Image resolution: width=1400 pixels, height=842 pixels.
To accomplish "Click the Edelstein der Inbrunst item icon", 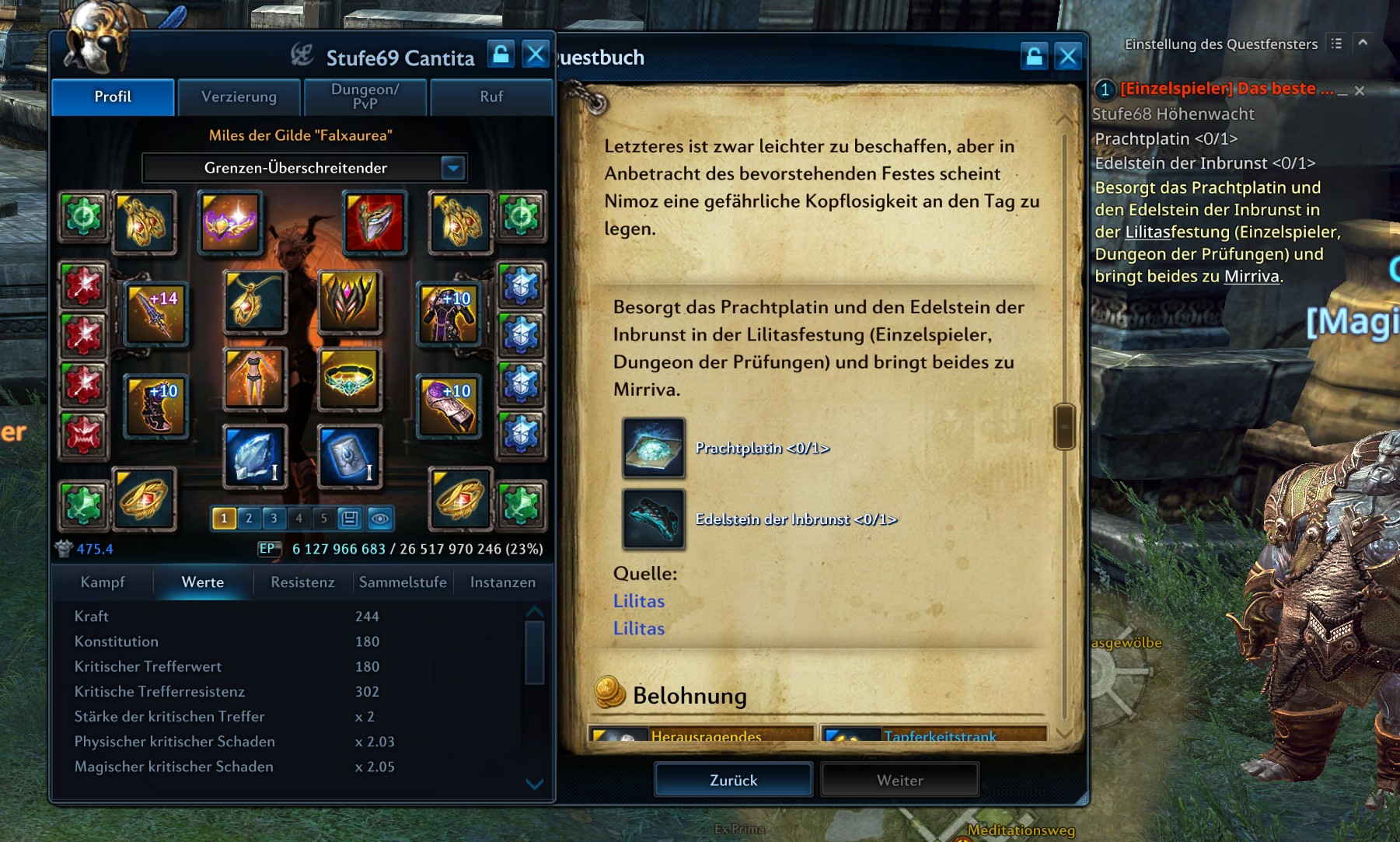I will tap(653, 519).
